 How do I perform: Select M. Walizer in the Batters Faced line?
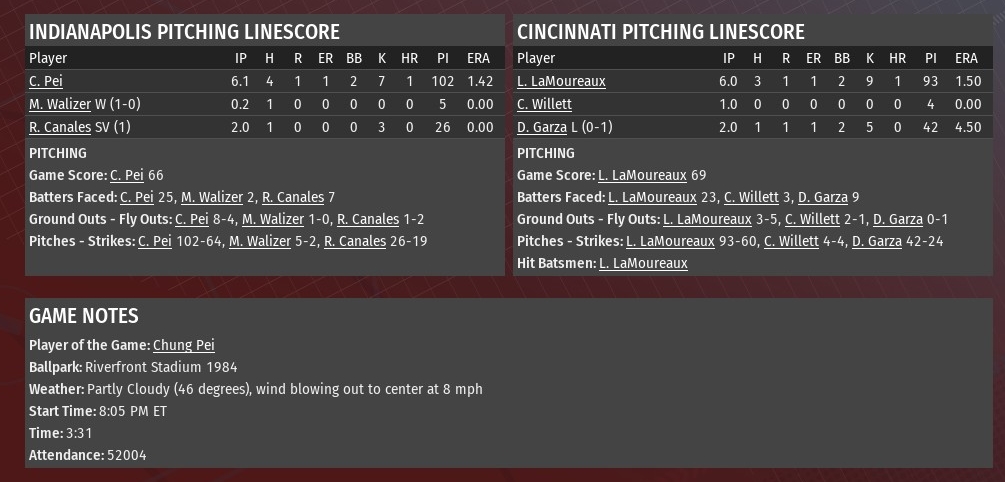[209, 197]
